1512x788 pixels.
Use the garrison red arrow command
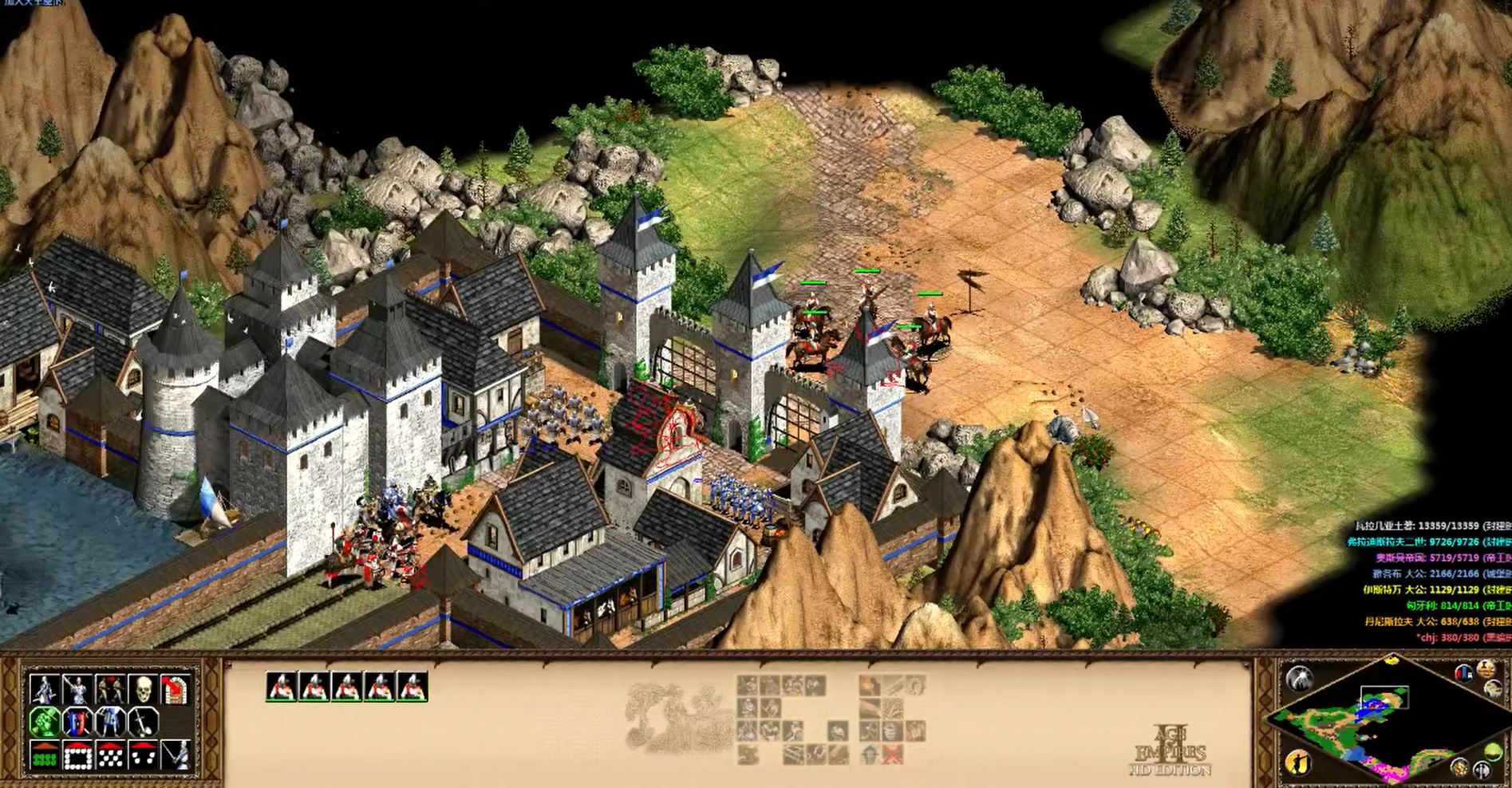click(x=176, y=688)
